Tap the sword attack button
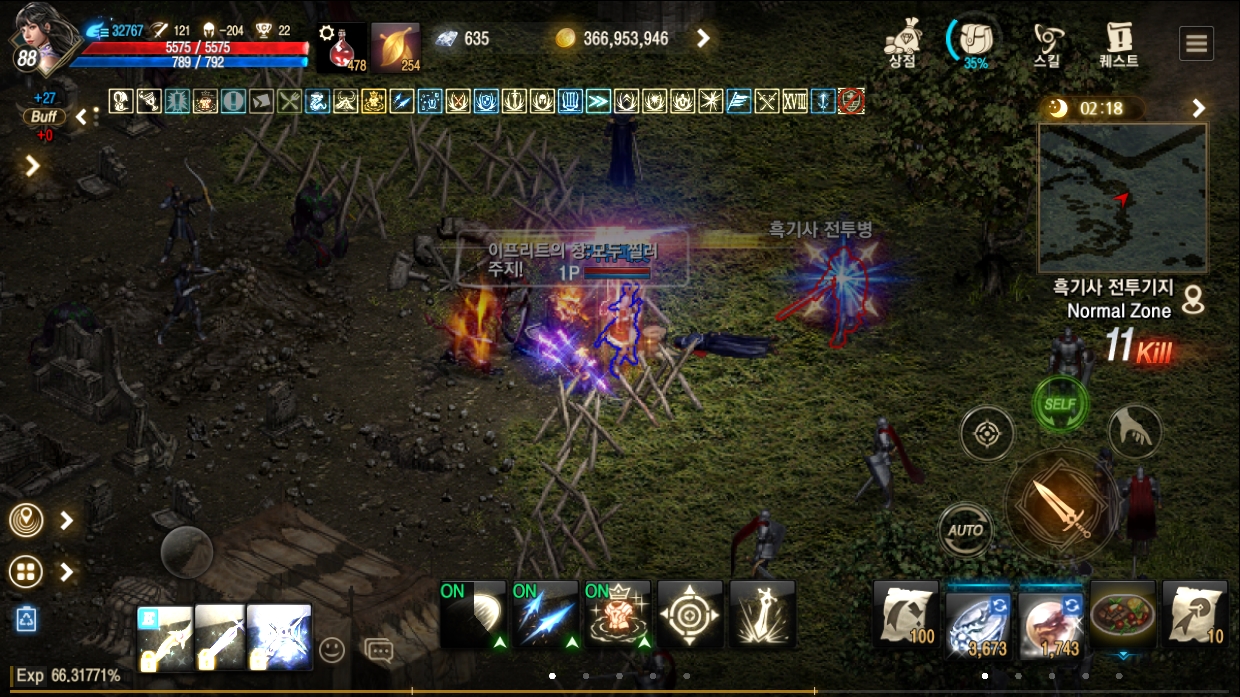Image resolution: width=1240 pixels, height=697 pixels. (1060, 507)
